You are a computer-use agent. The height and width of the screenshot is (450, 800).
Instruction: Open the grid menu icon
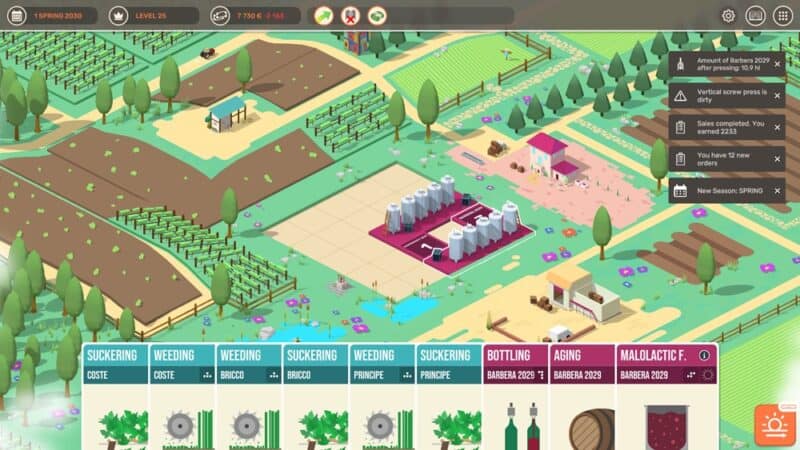pyautogui.click(x=782, y=16)
